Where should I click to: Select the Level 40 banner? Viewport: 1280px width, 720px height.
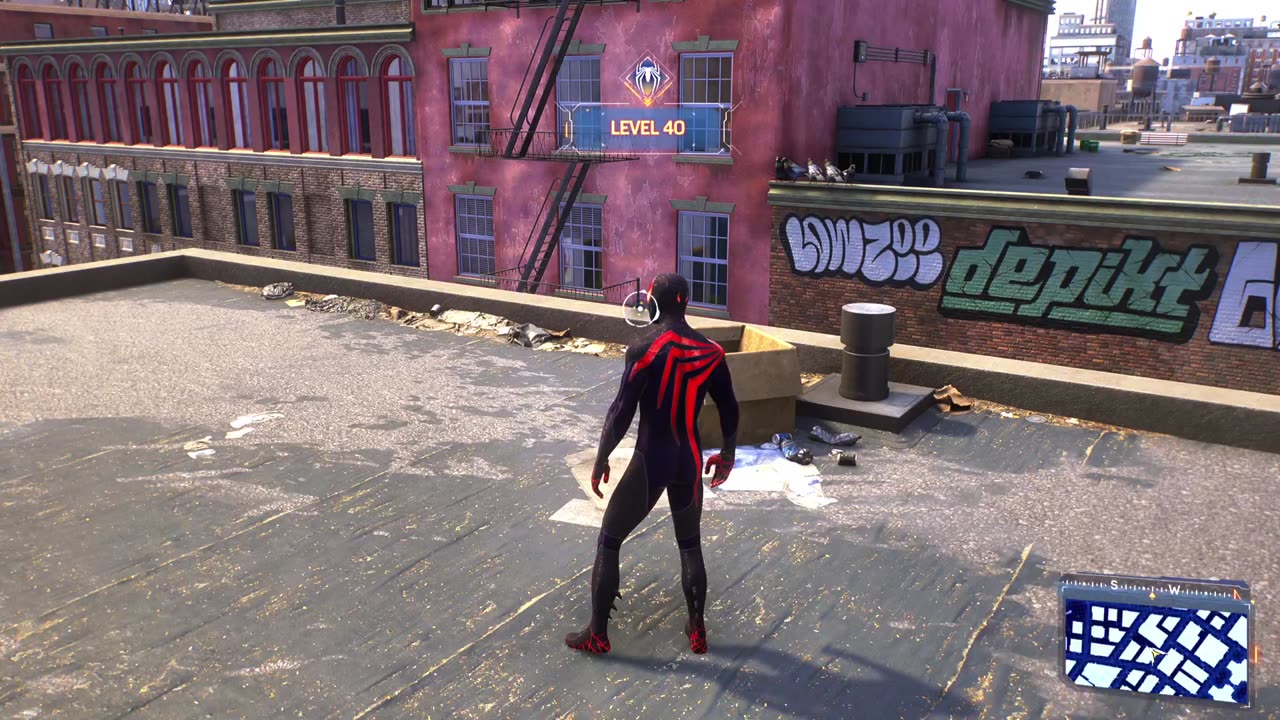pyautogui.click(x=648, y=128)
